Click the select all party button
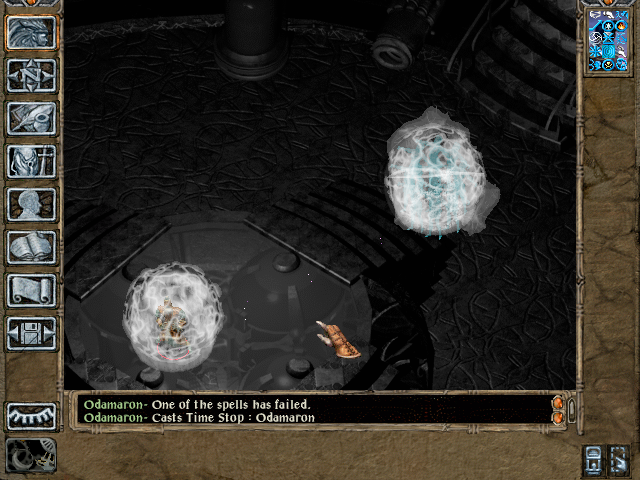 coord(619,460)
